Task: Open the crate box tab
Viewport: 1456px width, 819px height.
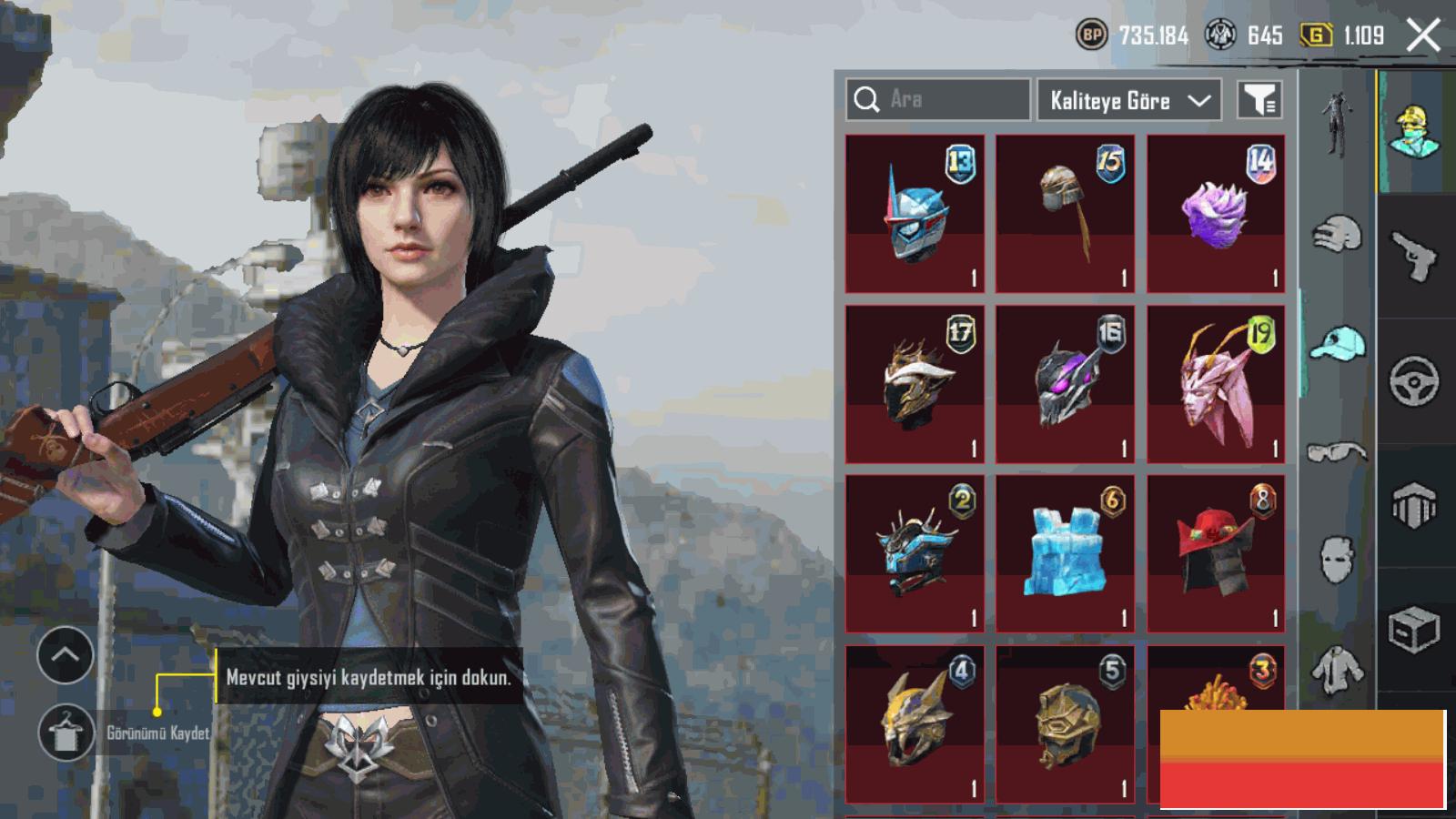Action: point(1414,629)
